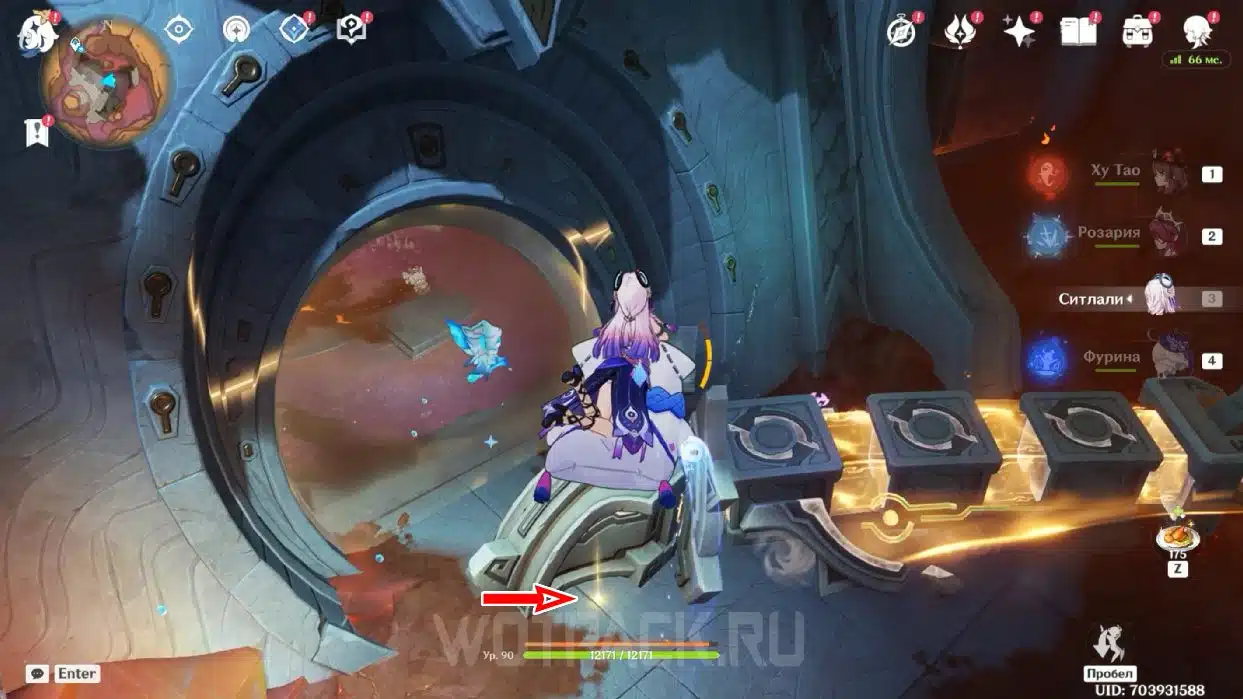Select active character Ситлали in party list

pos(1160,298)
